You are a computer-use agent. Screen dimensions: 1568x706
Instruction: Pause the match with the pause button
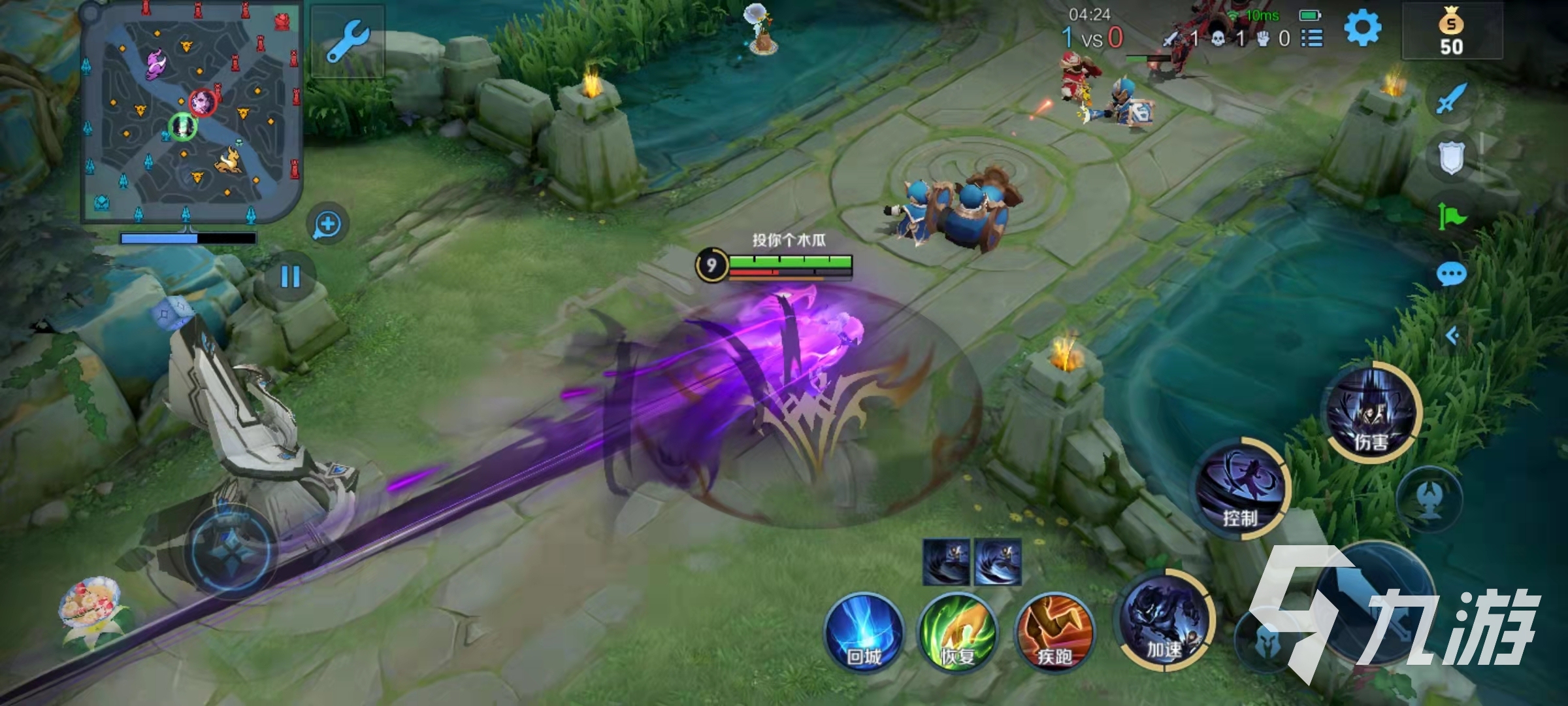290,277
